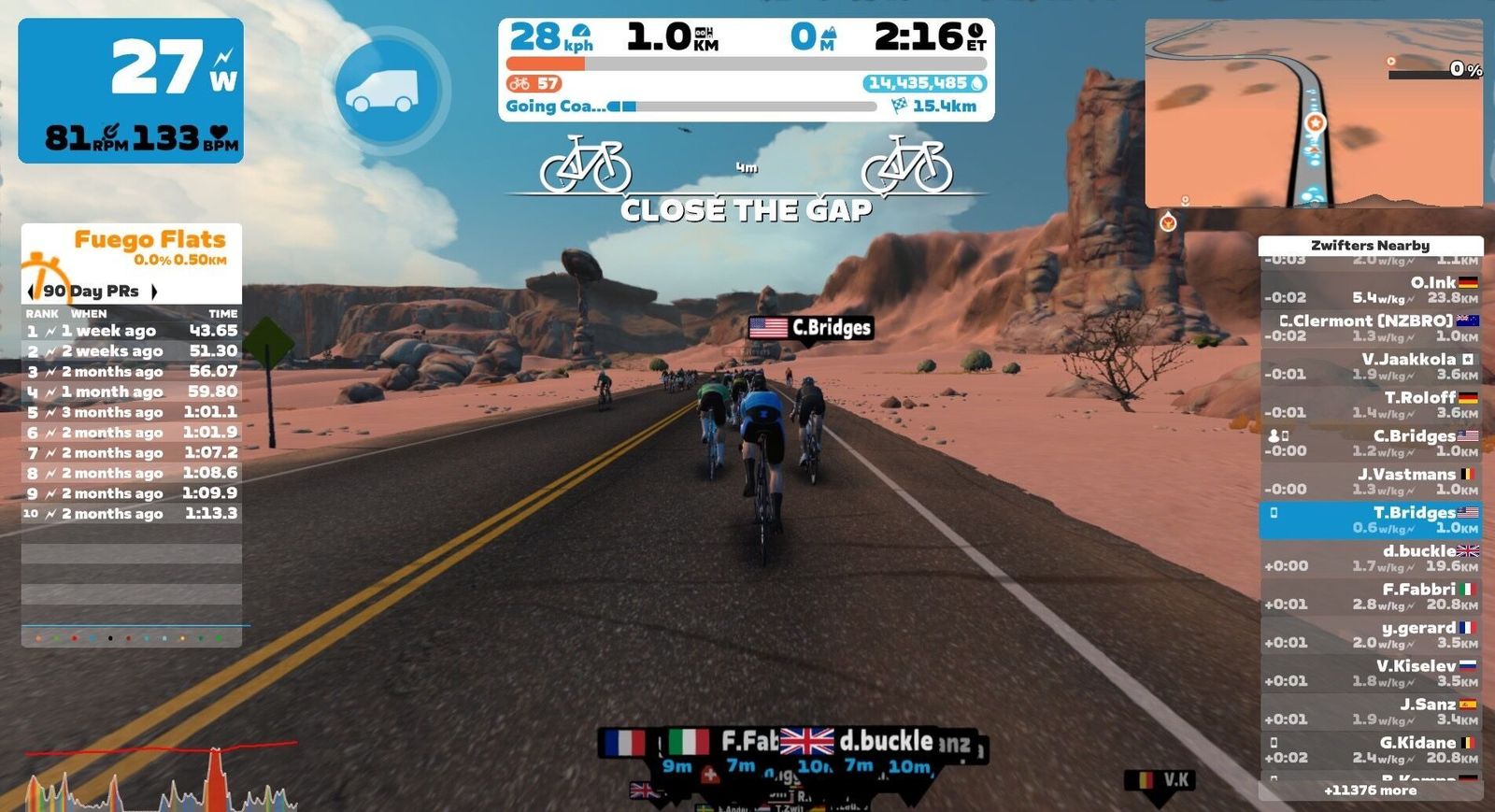Pick V.Kiselev from the rider list
The image size is (1495, 812).
(x=1370, y=673)
